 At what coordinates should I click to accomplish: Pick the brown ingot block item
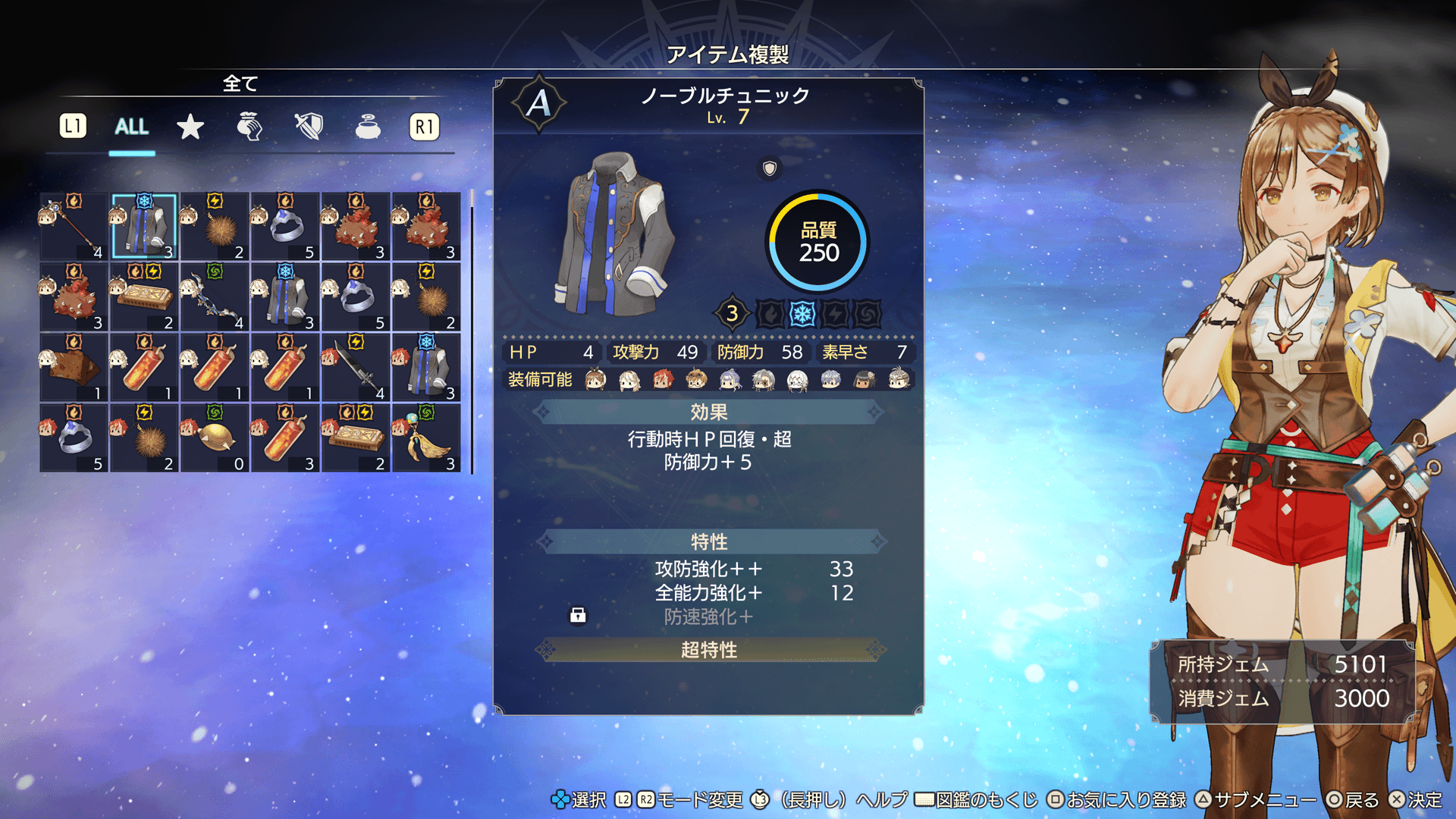[74, 368]
